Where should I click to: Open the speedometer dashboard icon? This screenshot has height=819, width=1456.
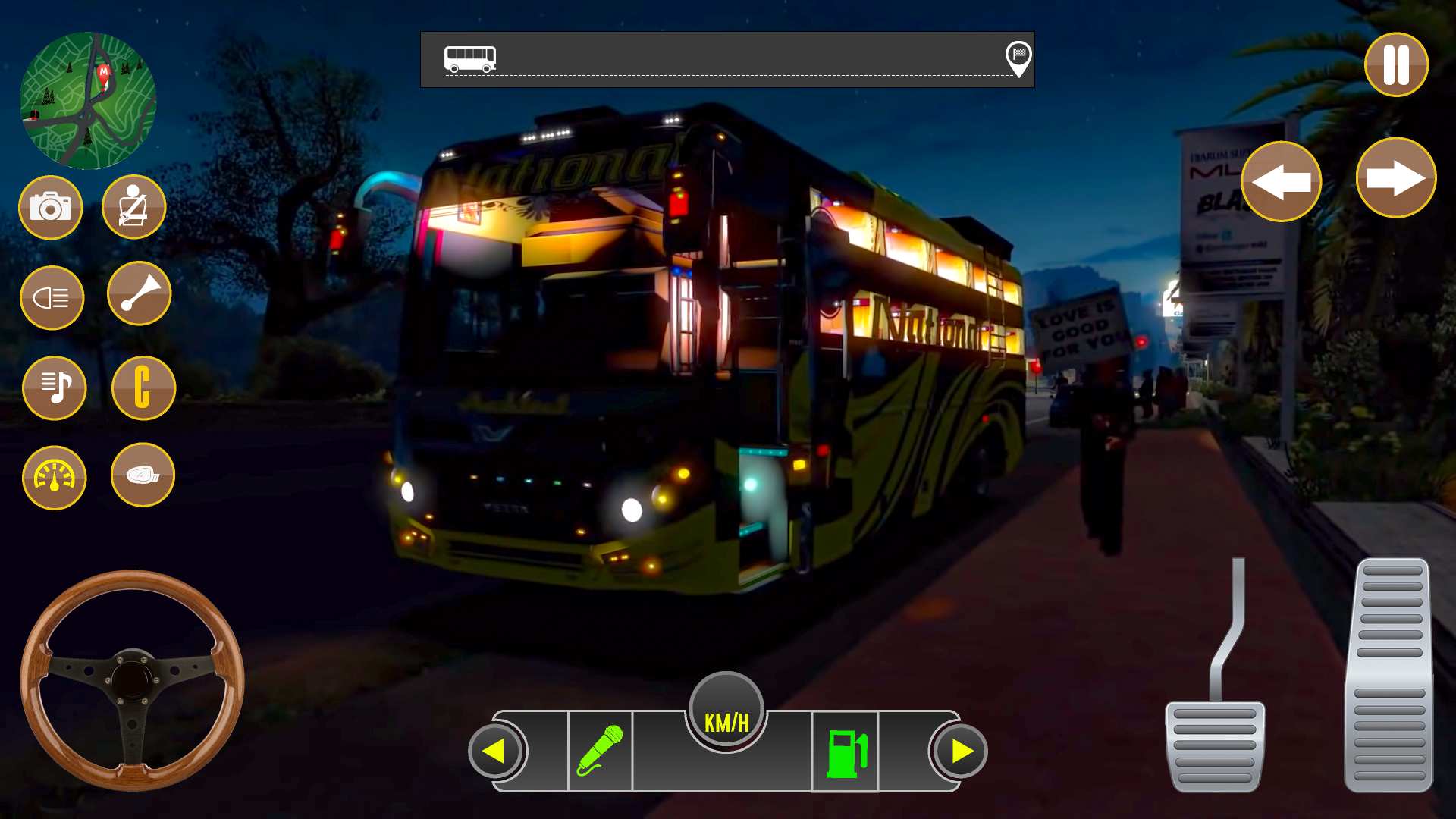coord(54,478)
